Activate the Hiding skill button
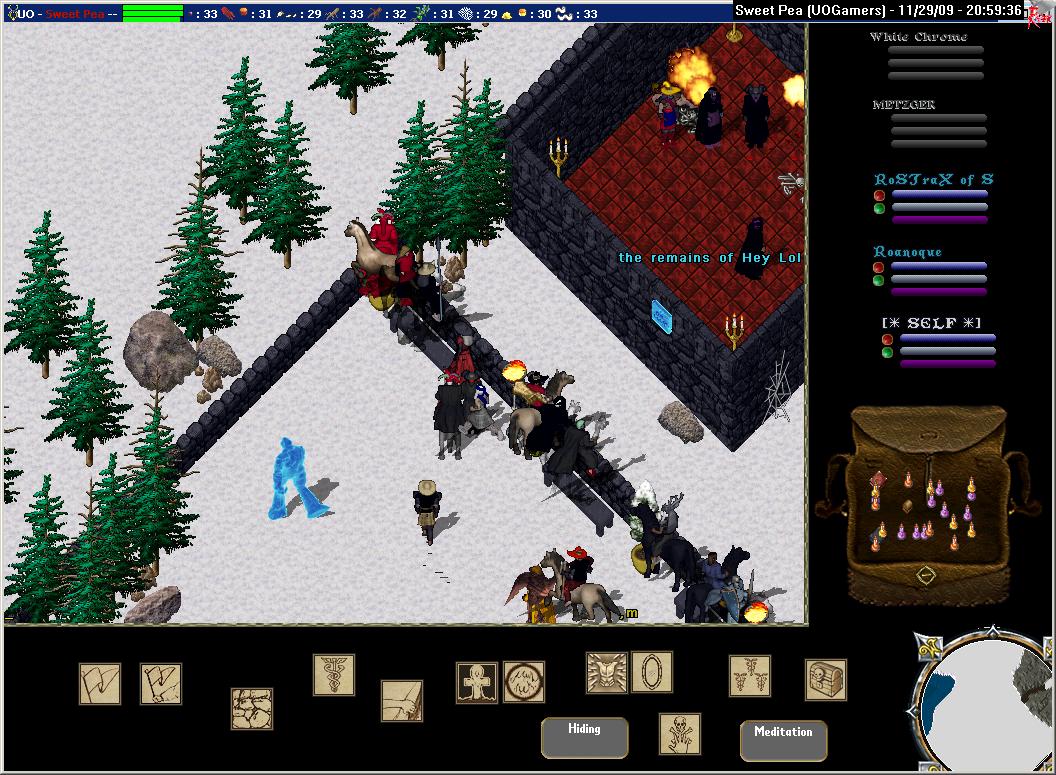The height and width of the screenshot is (775, 1056). 584,737
